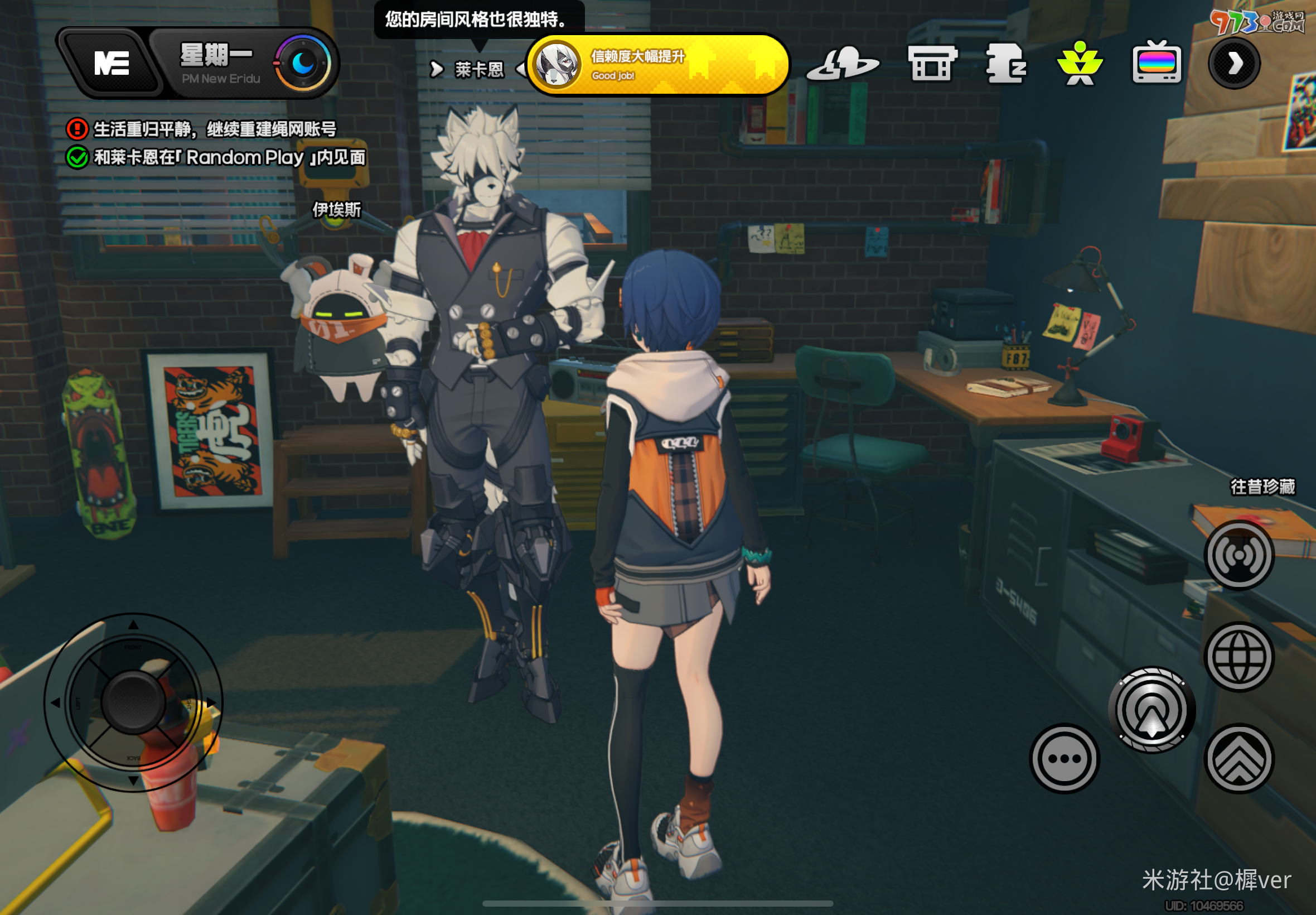Image resolution: width=1316 pixels, height=915 pixels.
Task: Open the green star-person event icon
Action: click(x=1080, y=64)
